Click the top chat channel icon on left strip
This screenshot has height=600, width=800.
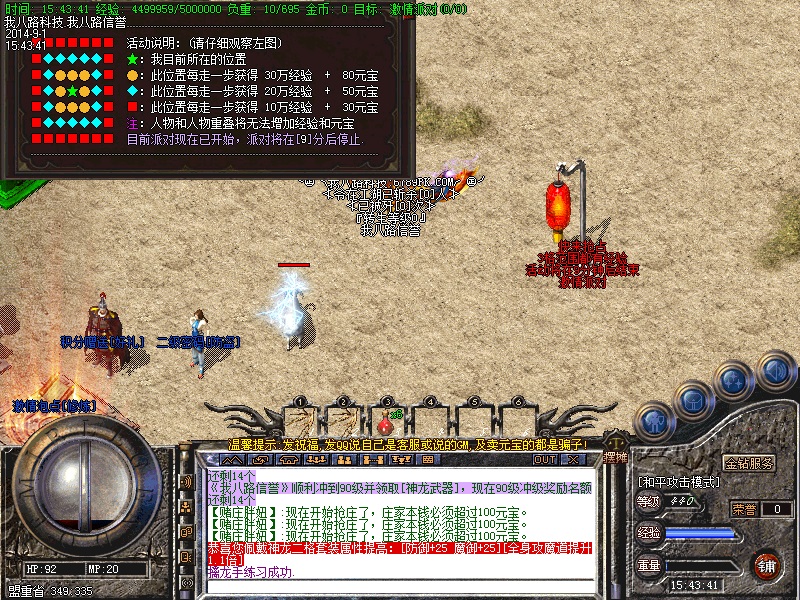tap(186, 482)
